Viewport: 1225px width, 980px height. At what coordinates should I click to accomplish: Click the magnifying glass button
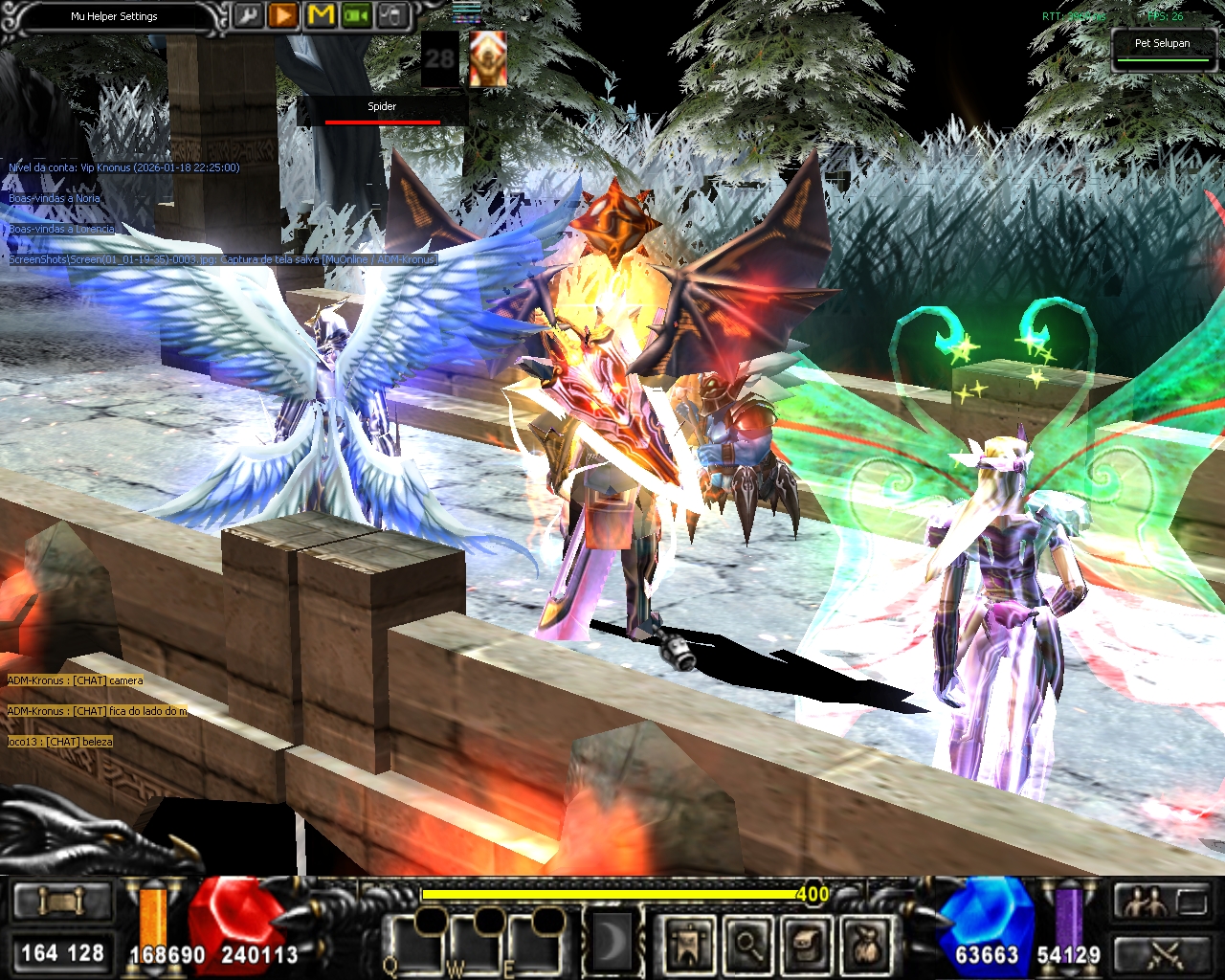point(746,946)
